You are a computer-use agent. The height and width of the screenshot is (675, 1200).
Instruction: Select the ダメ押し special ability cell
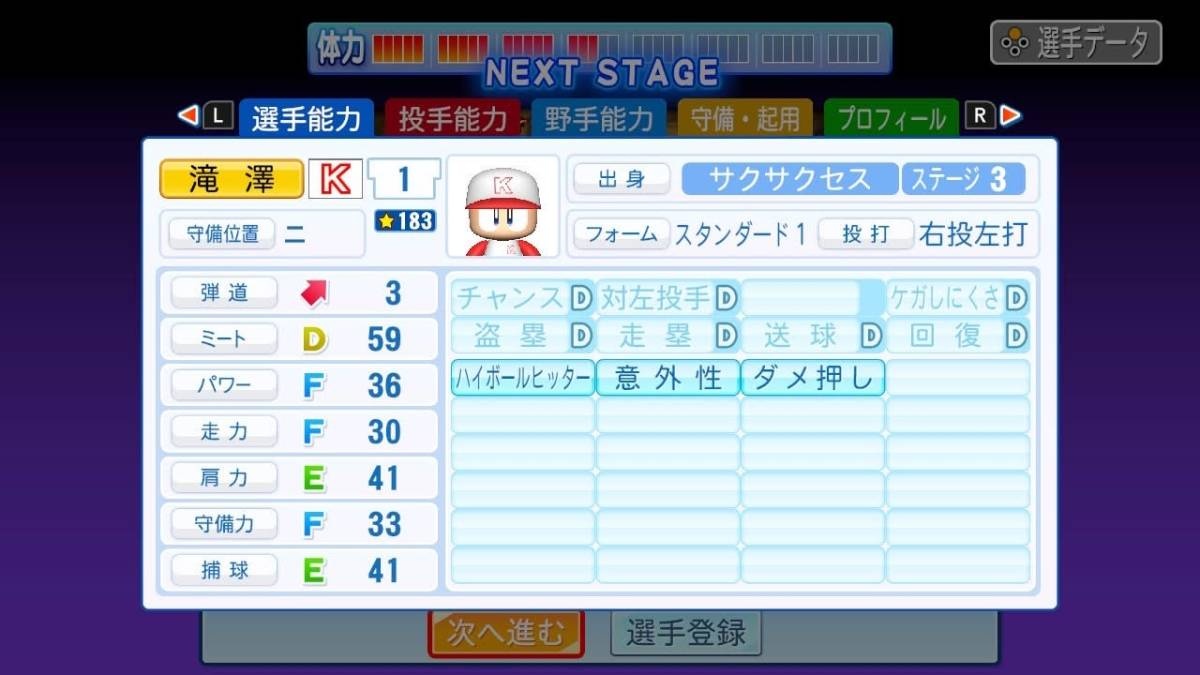(813, 378)
